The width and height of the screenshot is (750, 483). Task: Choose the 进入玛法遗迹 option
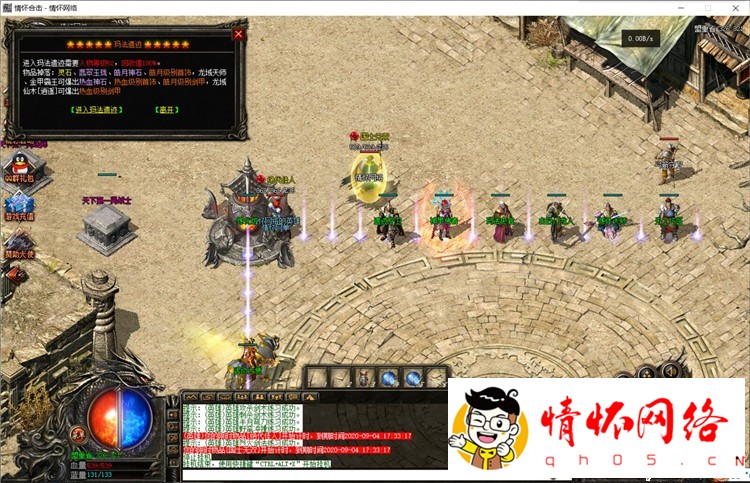tap(99, 108)
